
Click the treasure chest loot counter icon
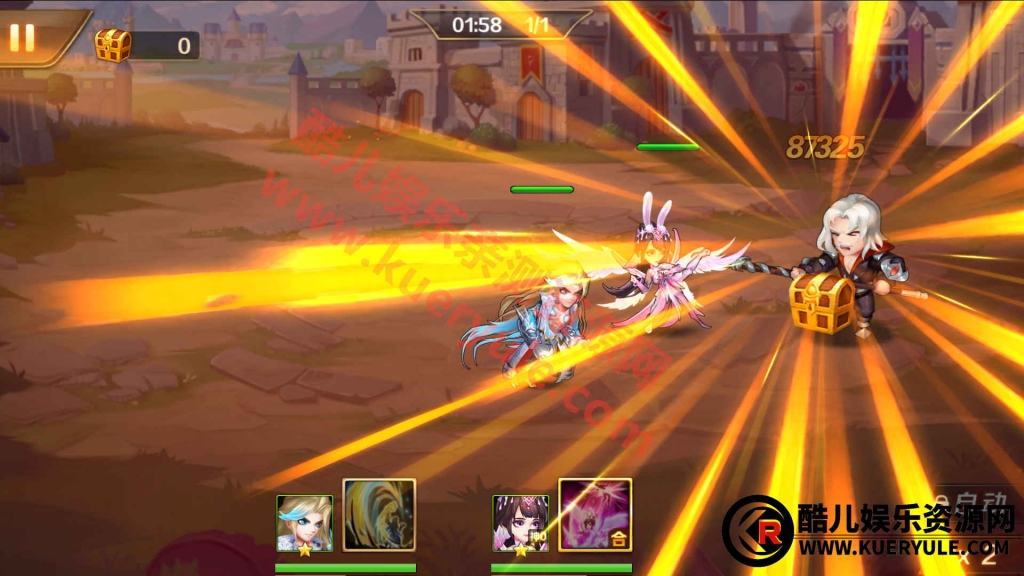113,45
